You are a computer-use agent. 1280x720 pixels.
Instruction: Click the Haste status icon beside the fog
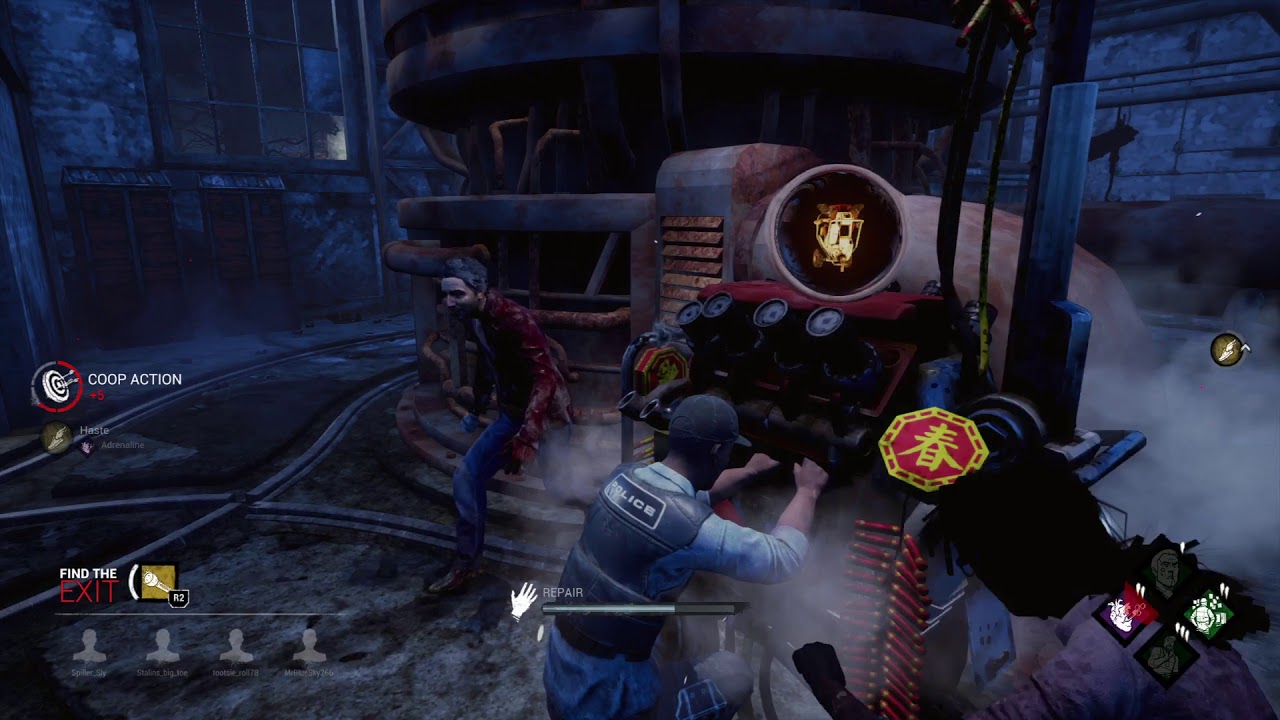(x=1228, y=350)
